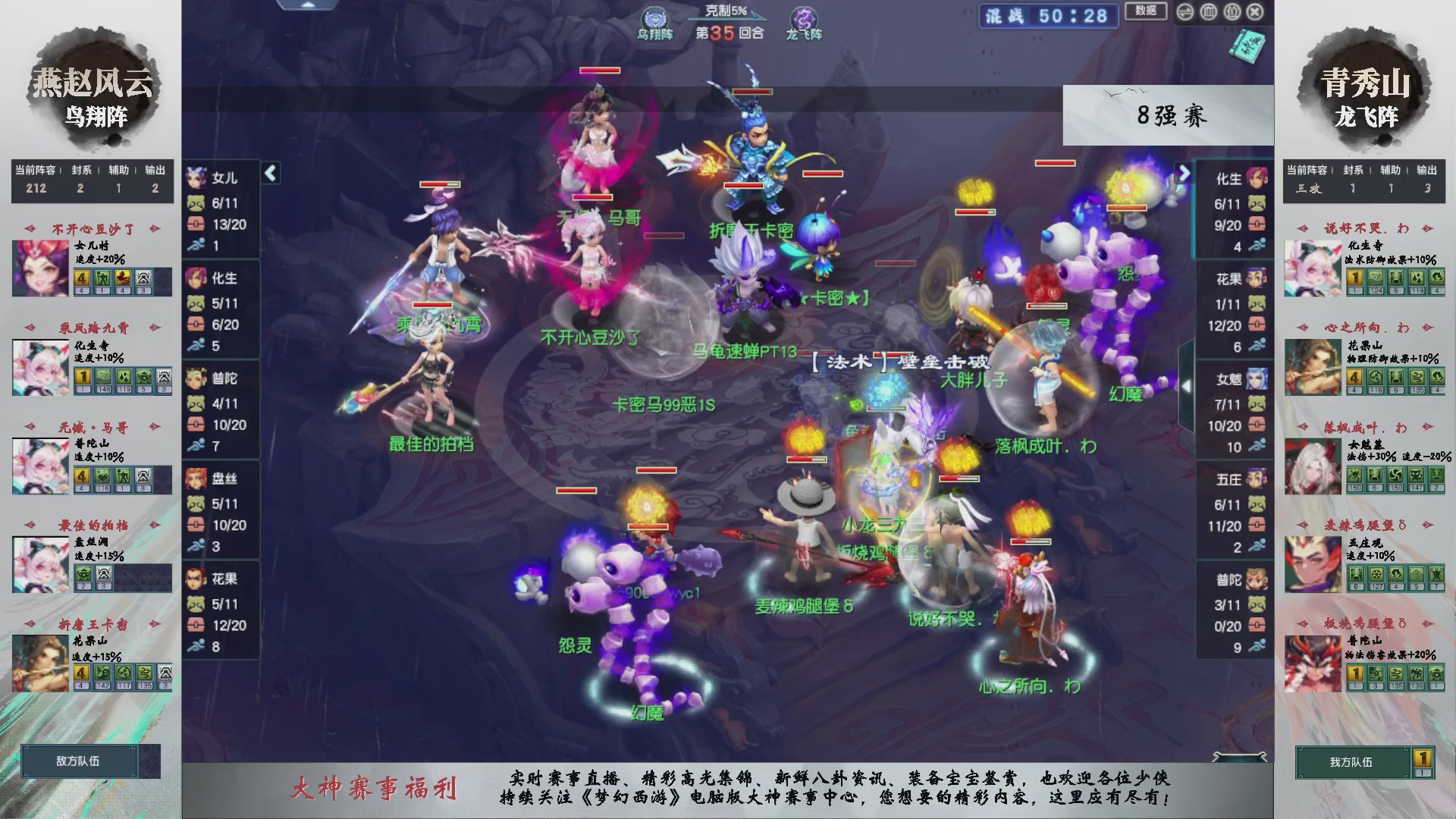Click the double-arrow speed icon in top-right toolbar
The image size is (1456, 819).
click(1185, 12)
